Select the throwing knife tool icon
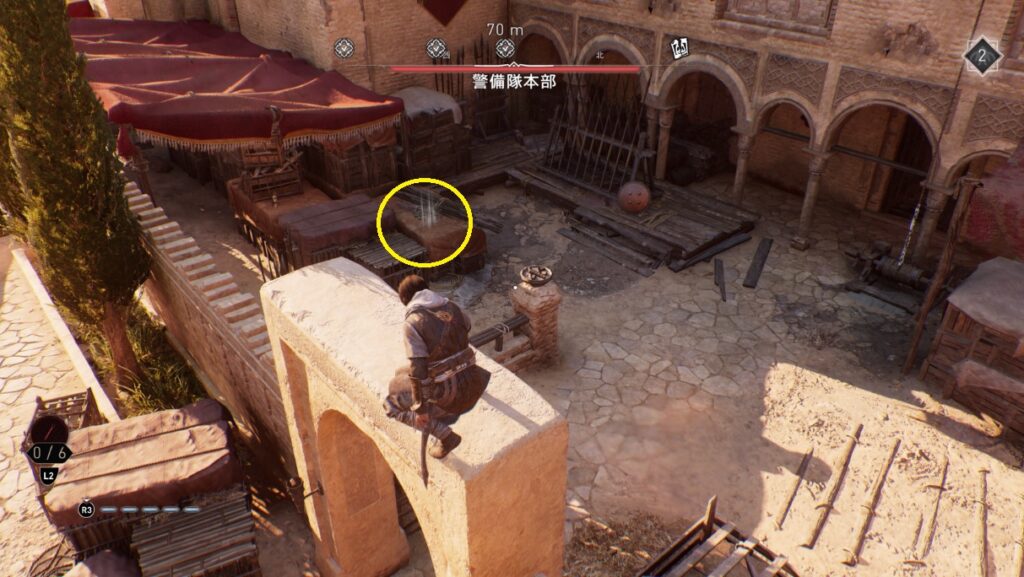Image resolution: width=1024 pixels, height=577 pixels. tap(48, 433)
